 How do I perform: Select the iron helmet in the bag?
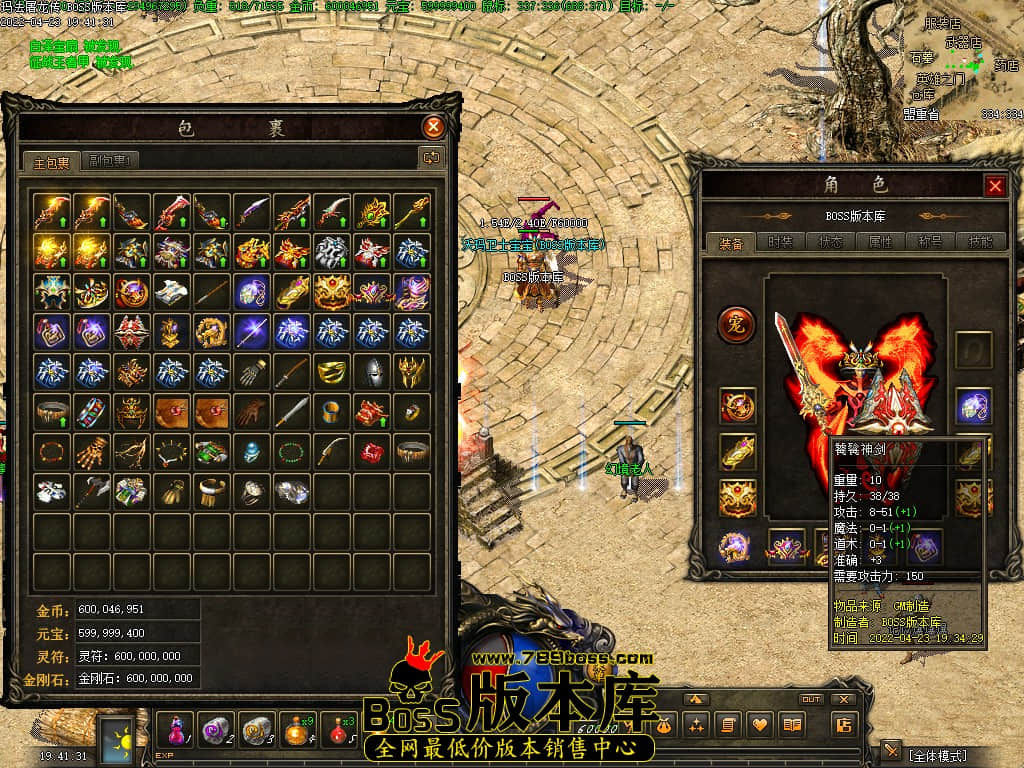coord(372,371)
